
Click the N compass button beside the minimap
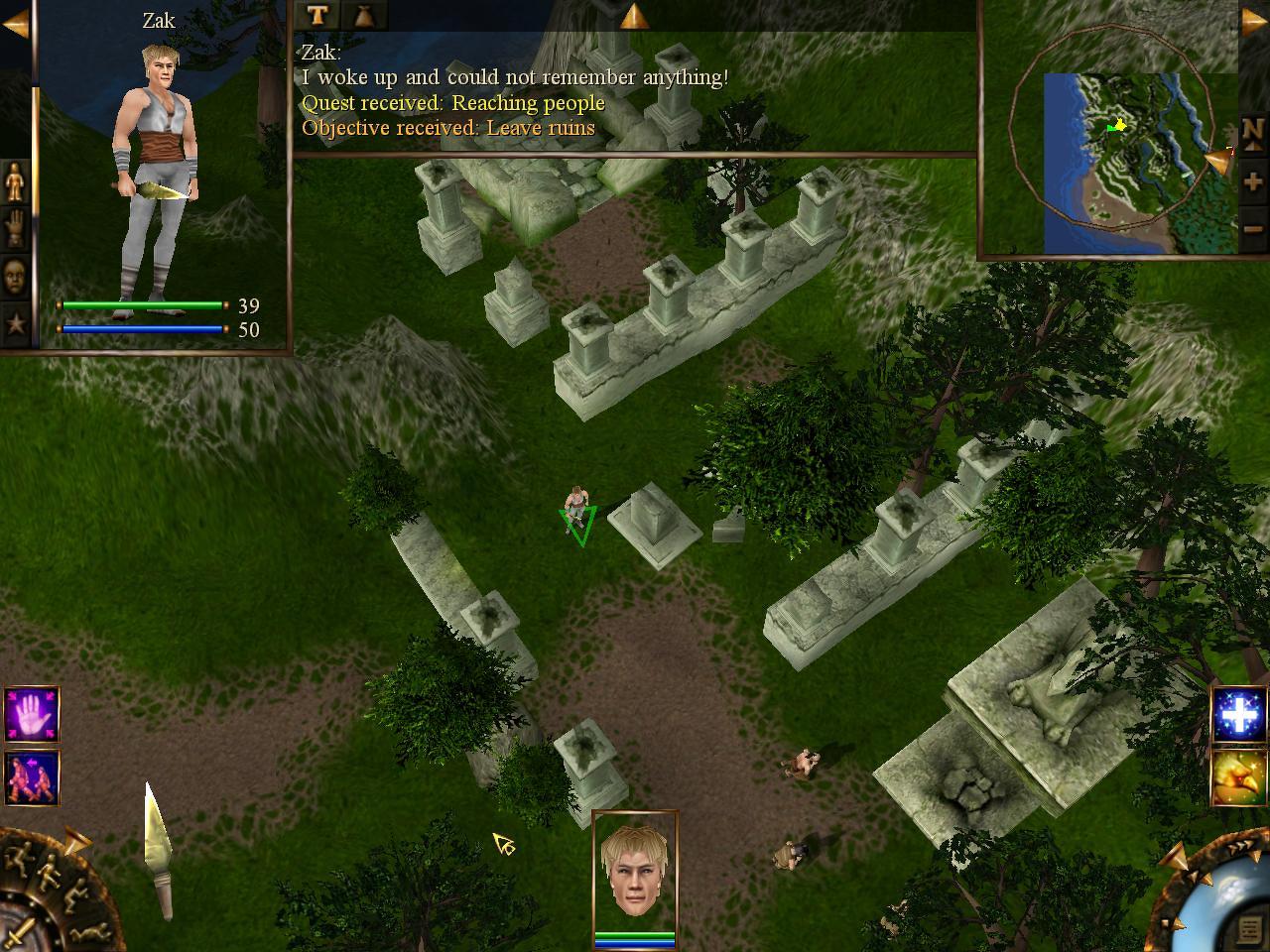pyautogui.click(x=1252, y=132)
